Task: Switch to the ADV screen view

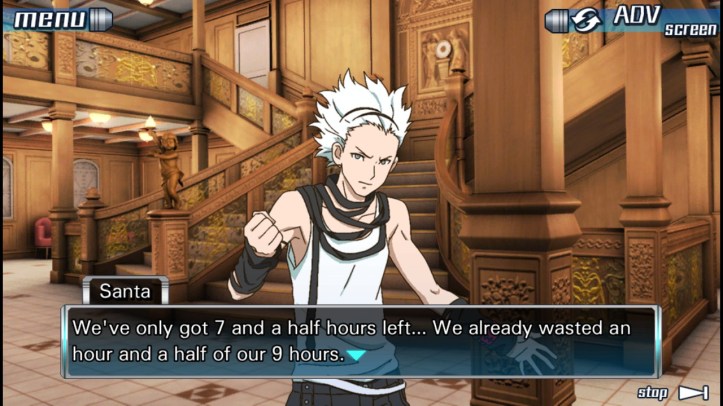Action: (x=632, y=19)
